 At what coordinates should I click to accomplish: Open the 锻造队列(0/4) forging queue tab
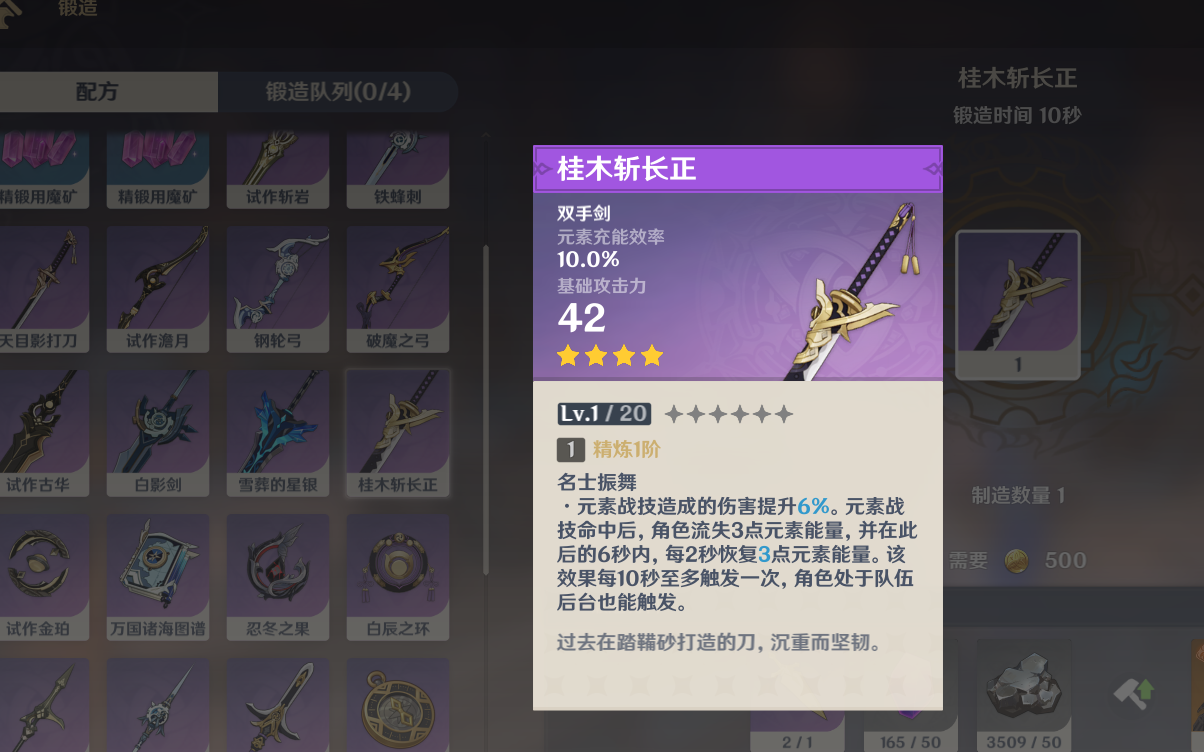(338, 92)
